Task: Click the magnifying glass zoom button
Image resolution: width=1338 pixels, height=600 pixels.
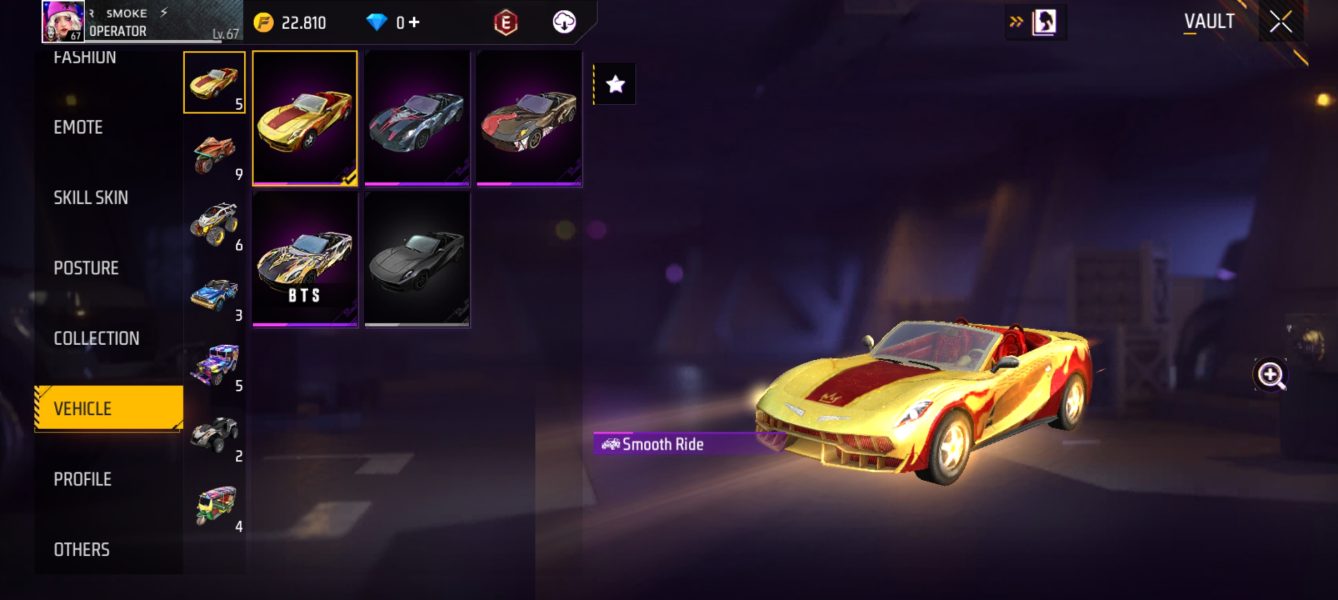Action: click(1271, 375)
